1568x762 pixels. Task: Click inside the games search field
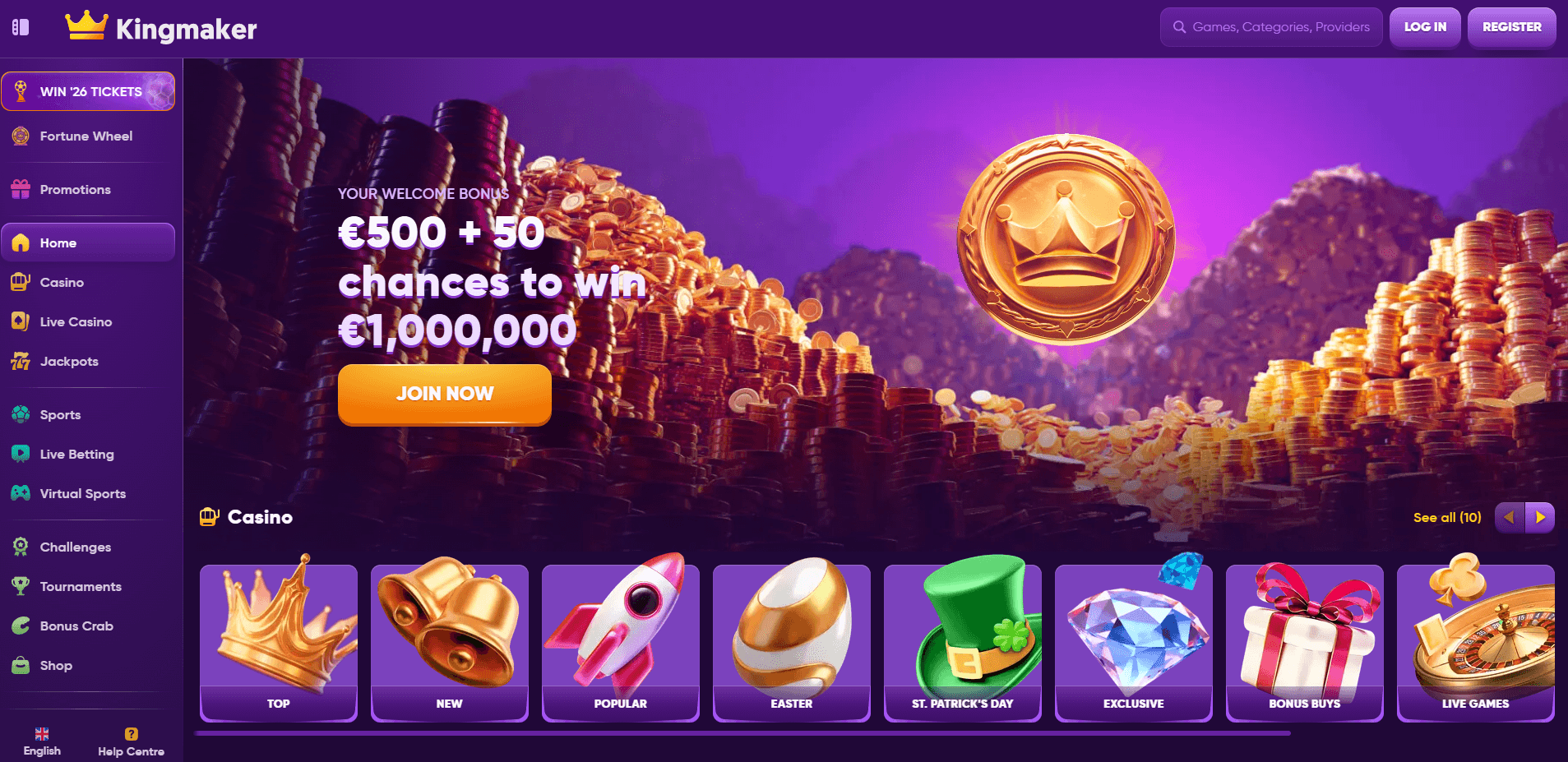coord(1270,26)
